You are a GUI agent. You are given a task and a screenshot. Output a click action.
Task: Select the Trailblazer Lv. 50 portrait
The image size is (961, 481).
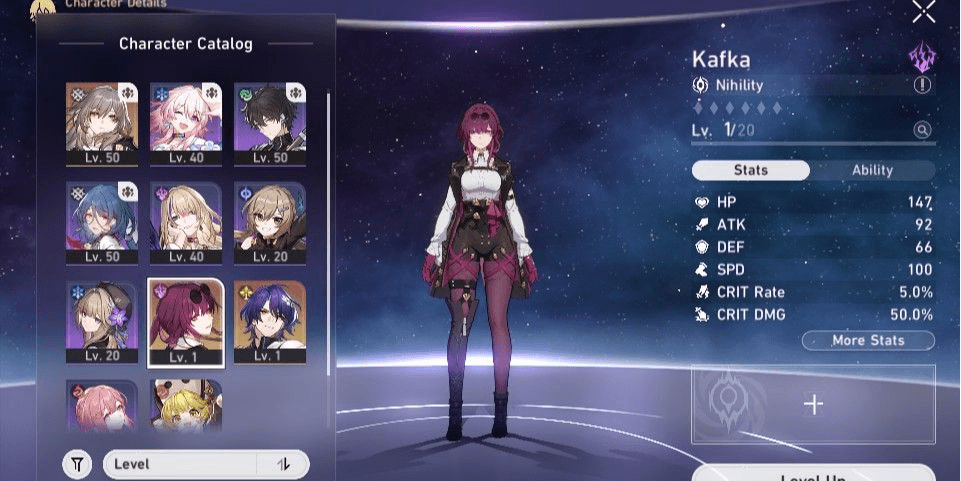click(x=102, y=123)
